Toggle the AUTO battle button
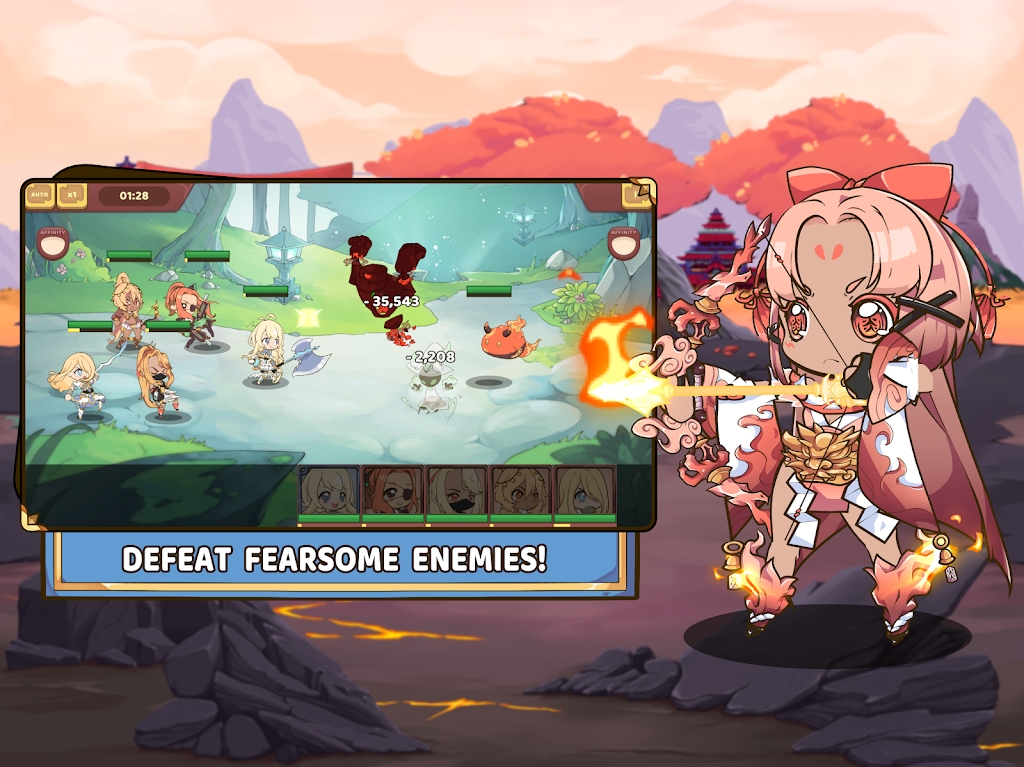The height and width of the screenshot is (767, 1024). (x=39, y=194)
